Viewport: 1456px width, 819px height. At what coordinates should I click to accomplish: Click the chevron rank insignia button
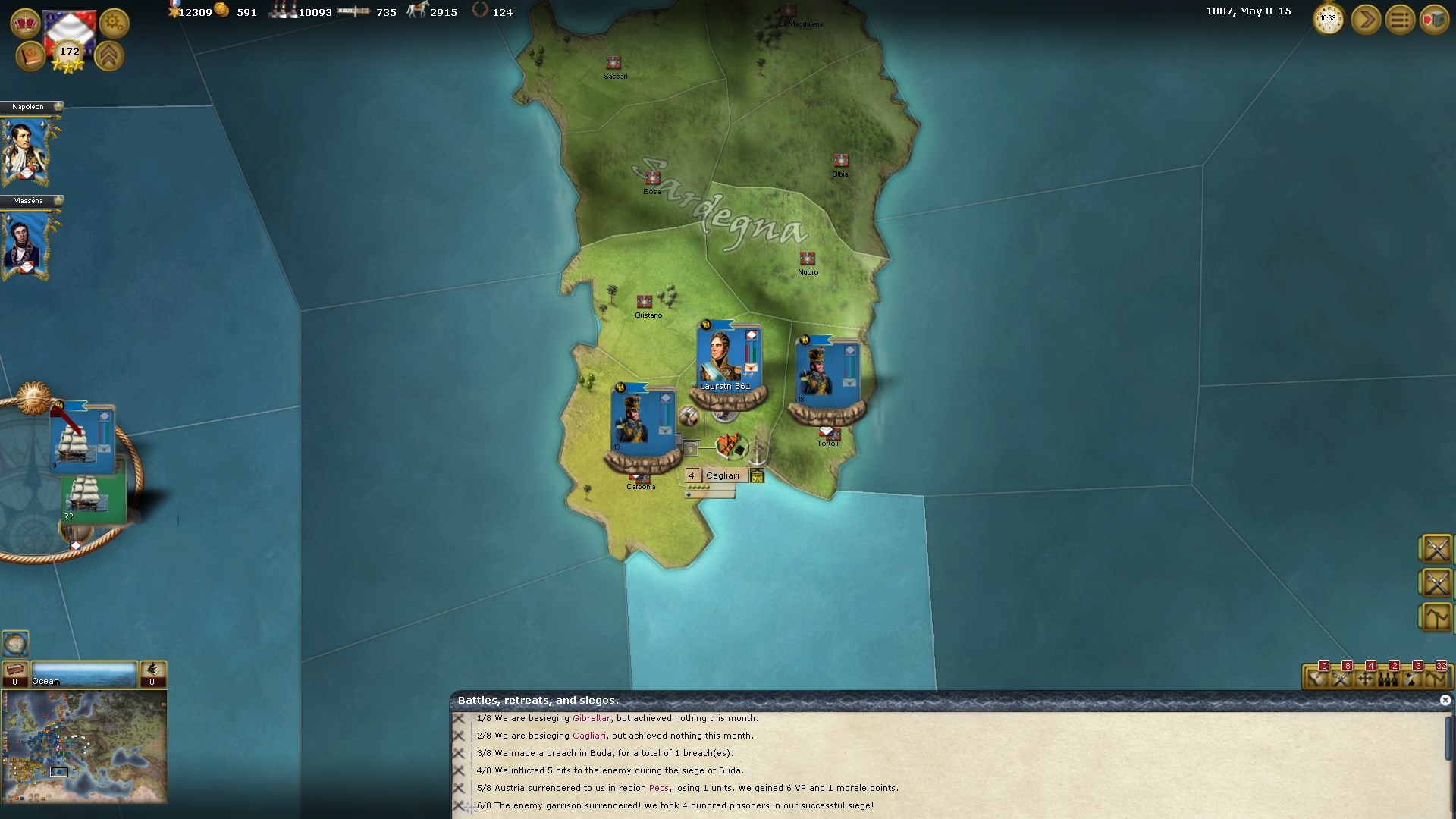[109, 56]
